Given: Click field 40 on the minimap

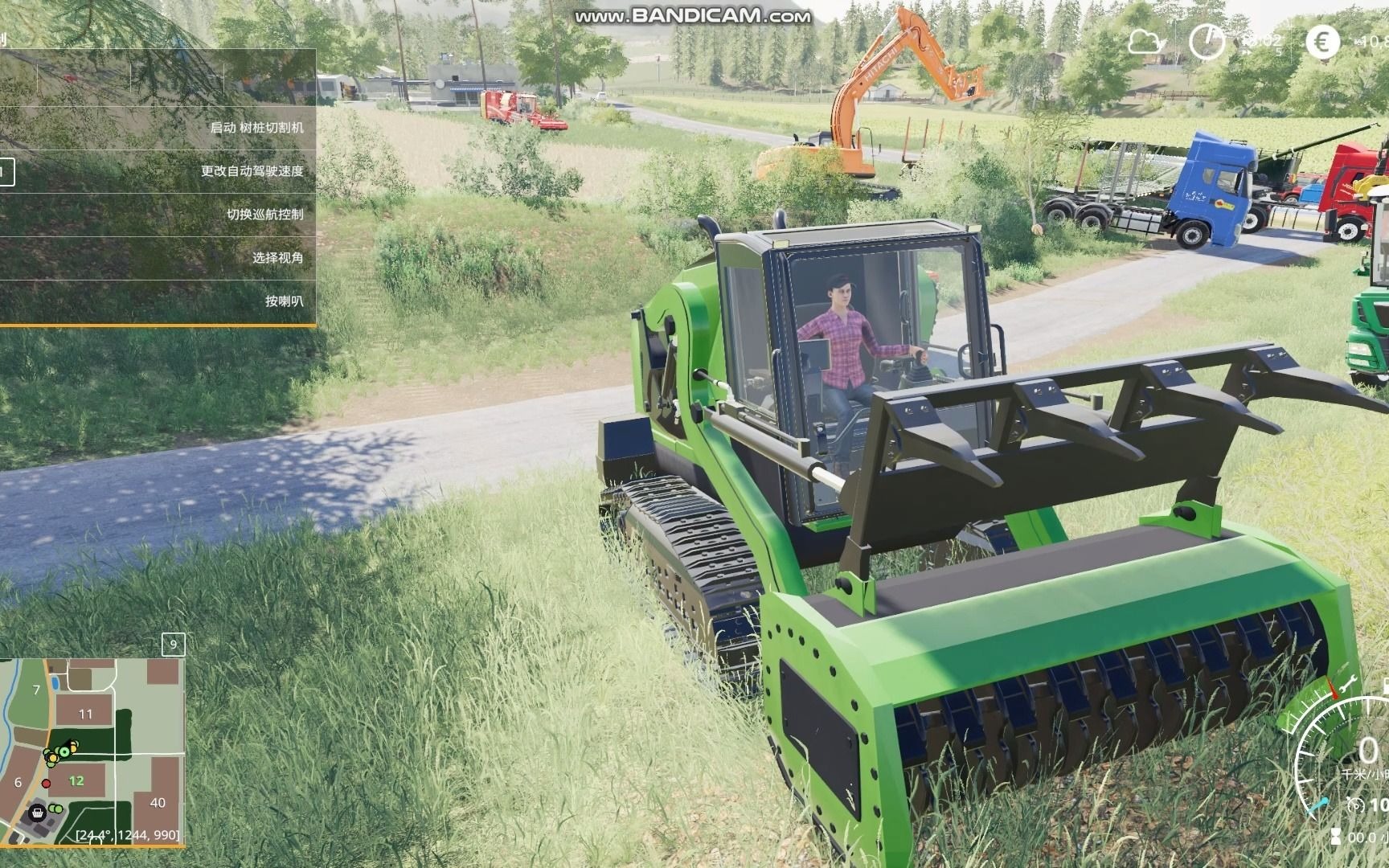Looking at the screenshot, I should point(158,803).
